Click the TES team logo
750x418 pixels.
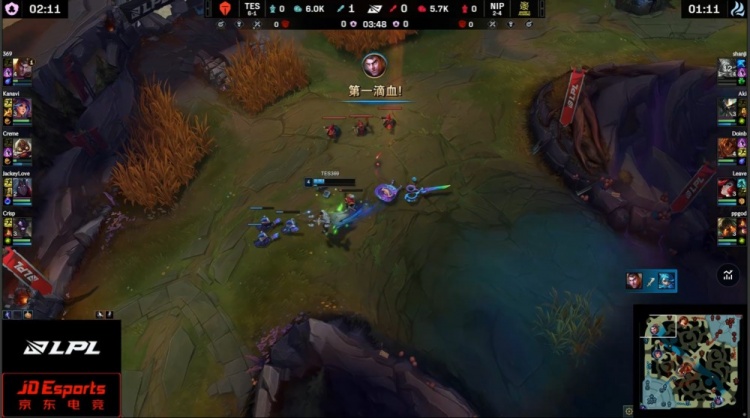click(224, 8)
